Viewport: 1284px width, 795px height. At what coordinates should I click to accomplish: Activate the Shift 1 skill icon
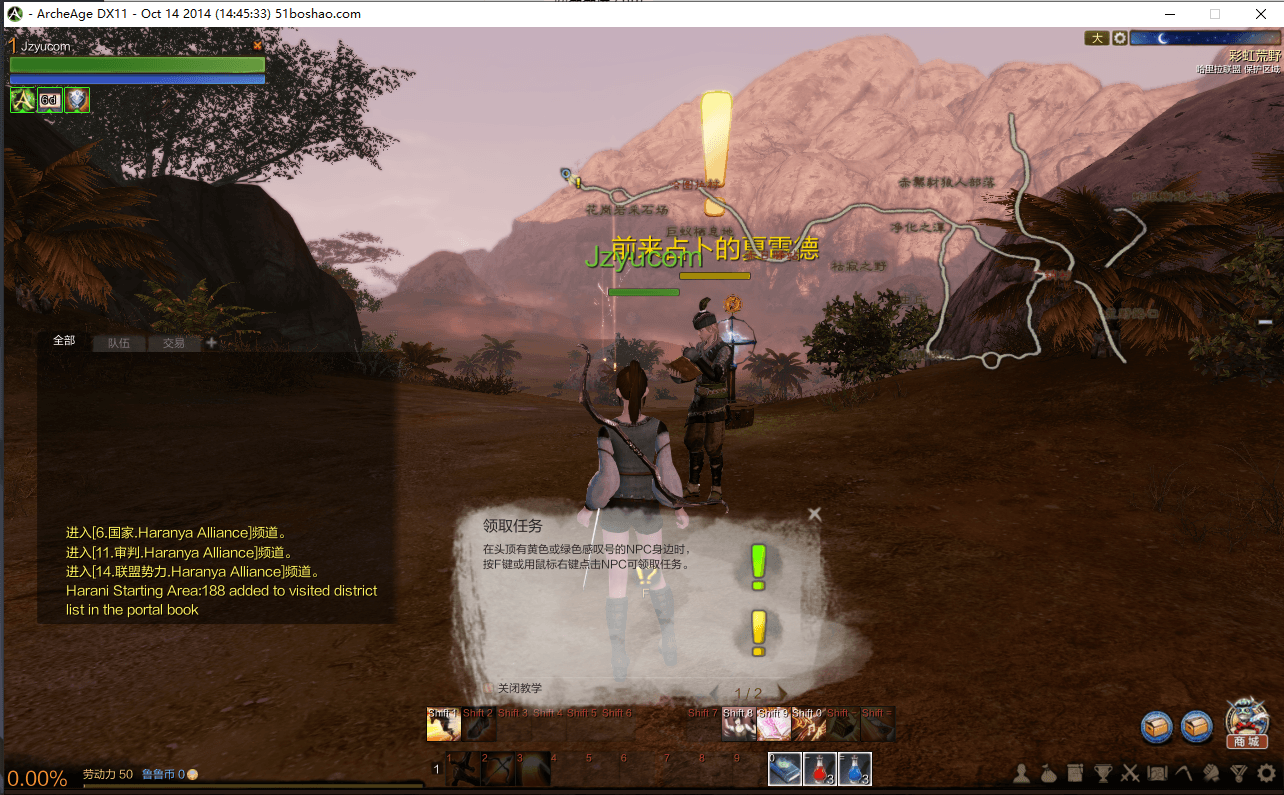[x=443, y=725]
